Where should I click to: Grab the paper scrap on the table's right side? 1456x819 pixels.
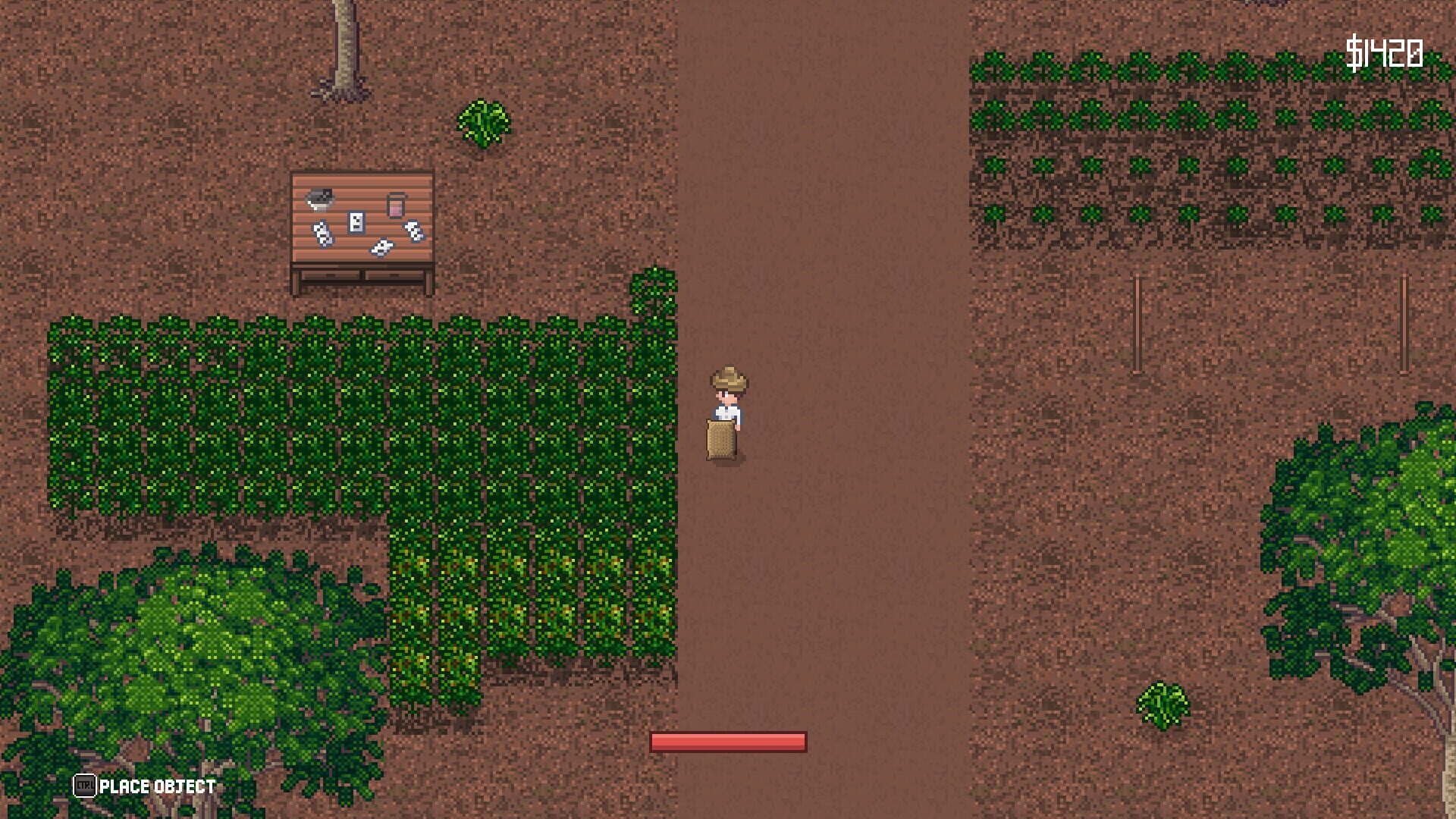pos(415,230)
